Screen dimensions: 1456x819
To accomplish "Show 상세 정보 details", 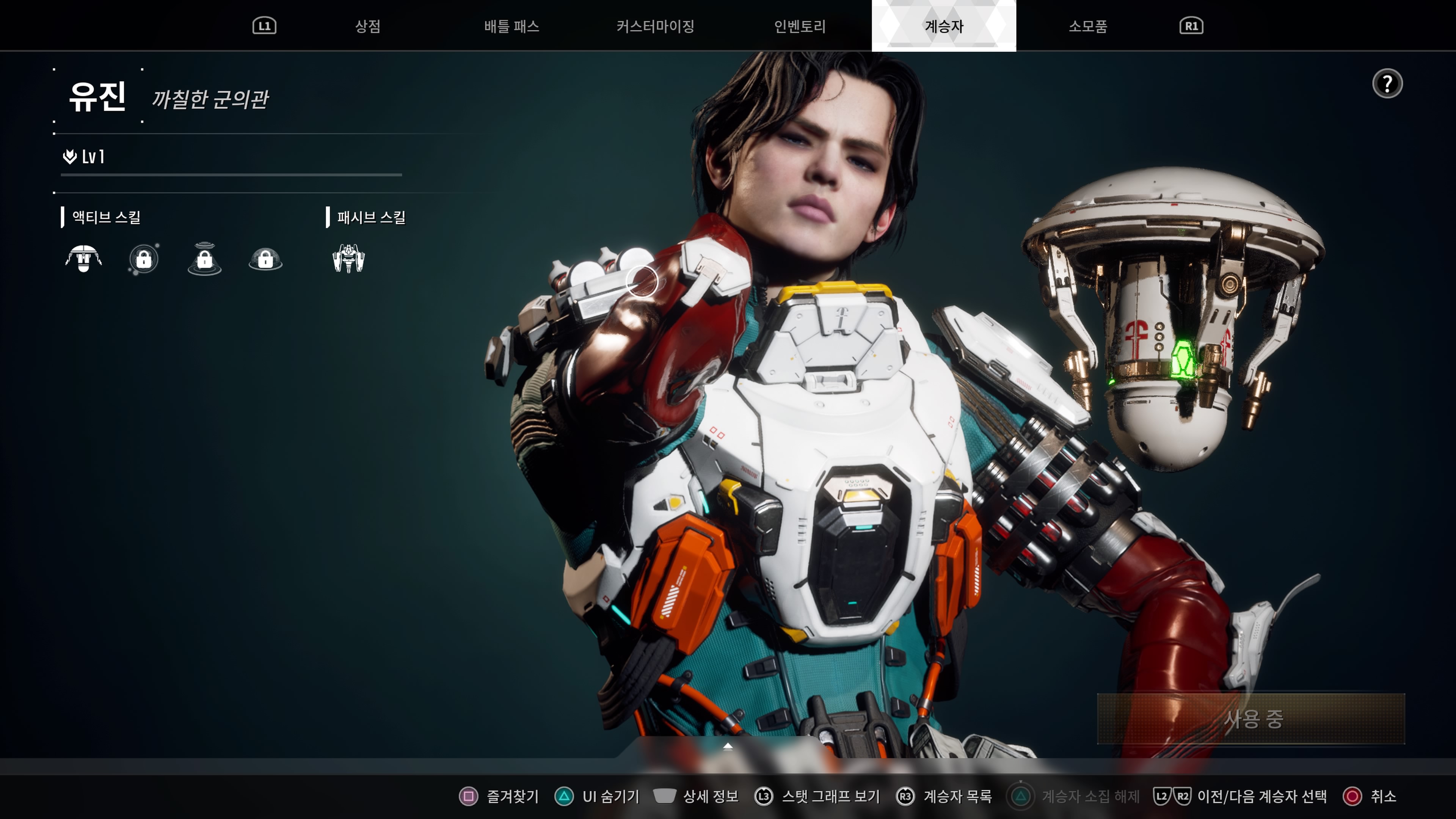I will [x=697, y=796].
